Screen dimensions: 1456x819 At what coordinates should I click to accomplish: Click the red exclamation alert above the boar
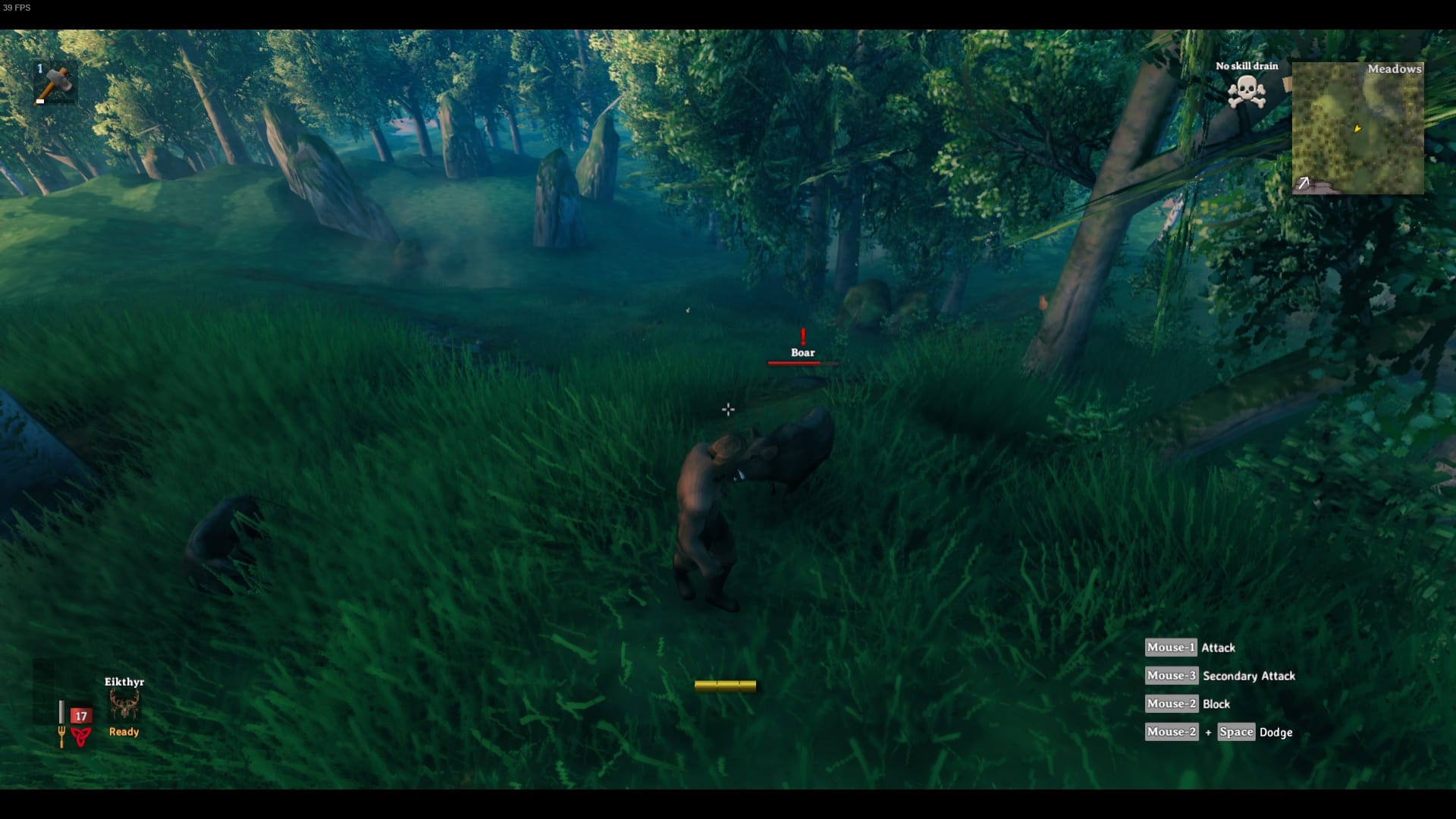point(802,336)
